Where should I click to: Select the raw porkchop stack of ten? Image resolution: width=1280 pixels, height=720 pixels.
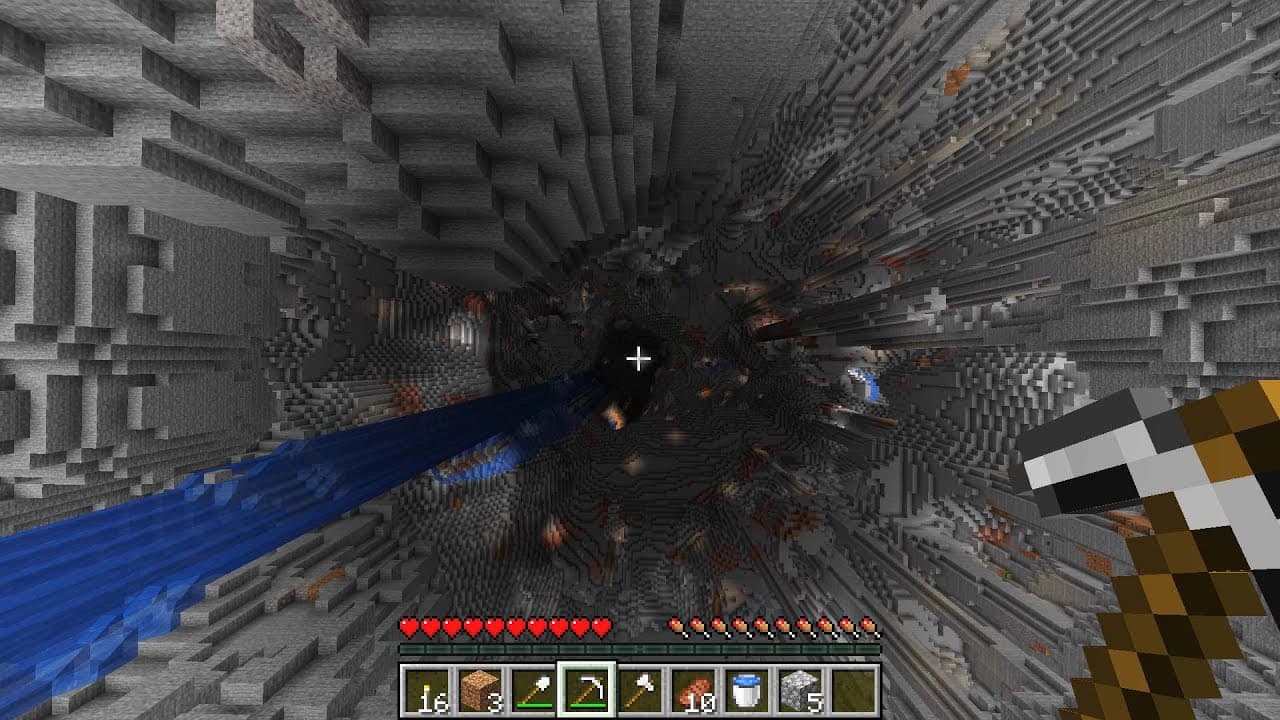click(696, 689)
